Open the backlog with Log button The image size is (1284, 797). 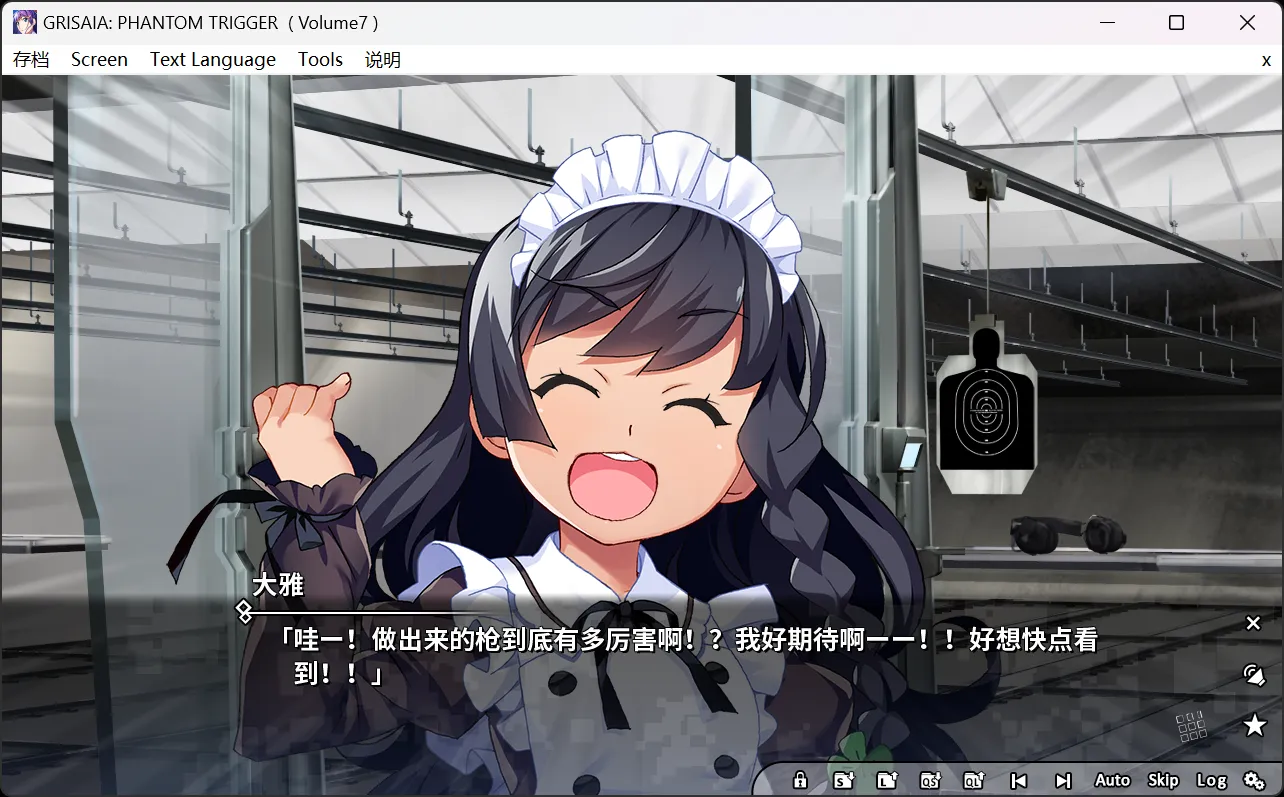1213,780
